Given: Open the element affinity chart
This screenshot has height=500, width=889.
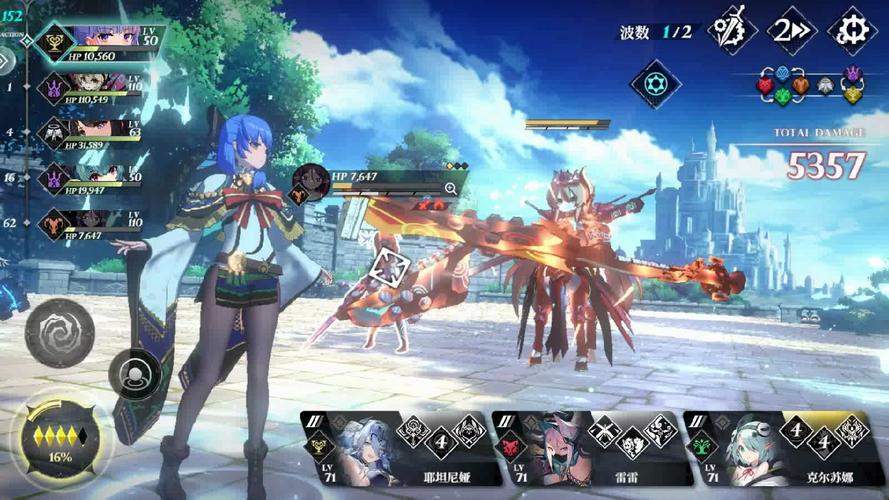Looking at the screenshot, I should pyautogui.click(x=809, y=85).
